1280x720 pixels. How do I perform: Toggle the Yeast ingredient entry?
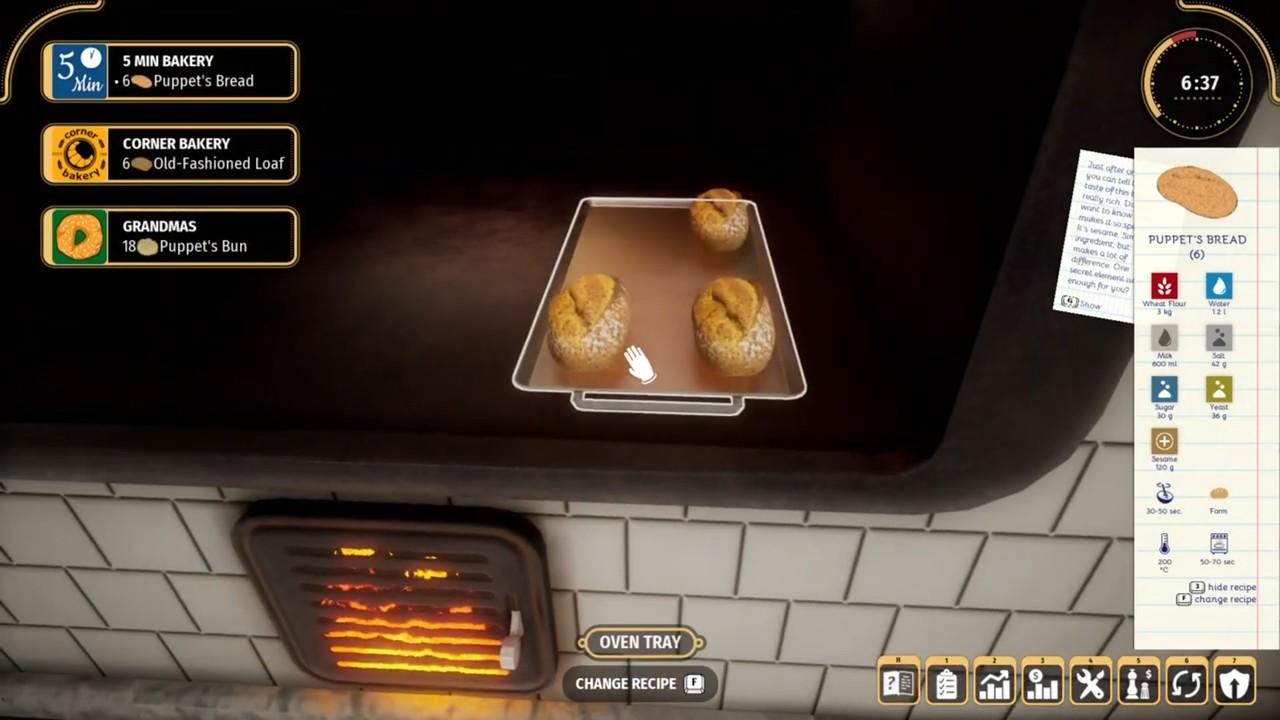[x=1218, y=390]
